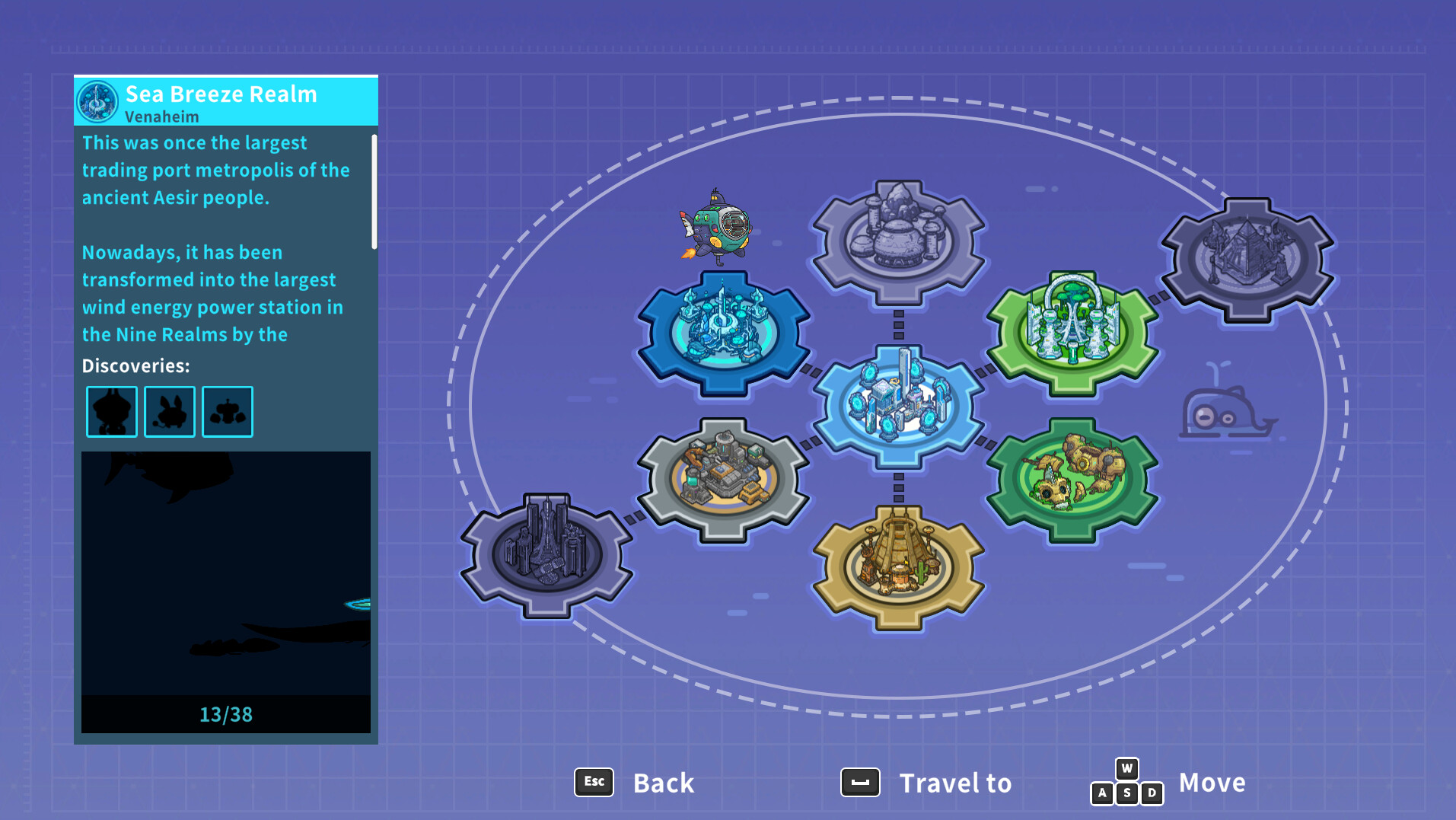Click the robot-shaped discovery silhouette

227,411
